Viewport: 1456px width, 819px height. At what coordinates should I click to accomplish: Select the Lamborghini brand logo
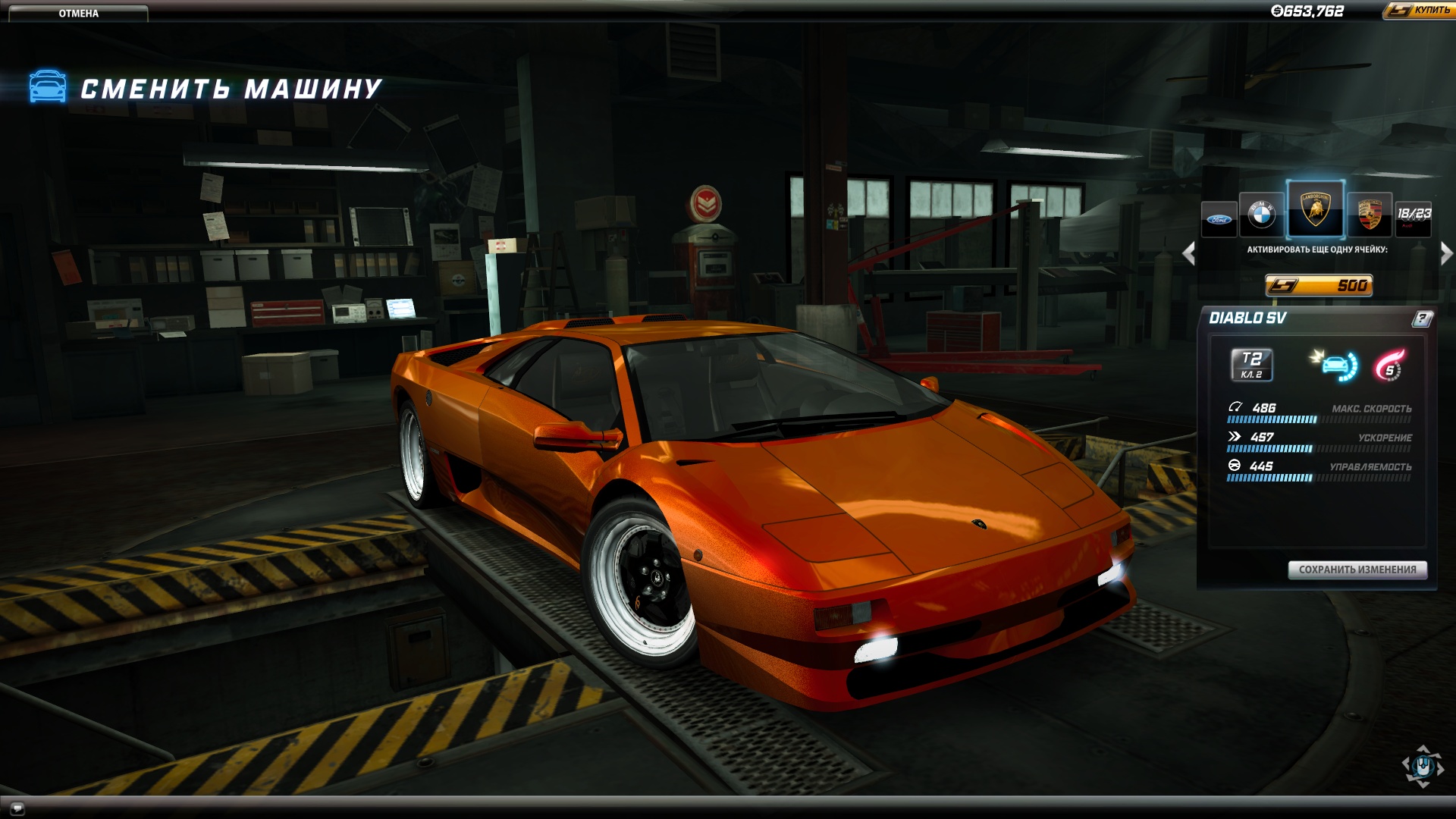[x=1316, y=211]
